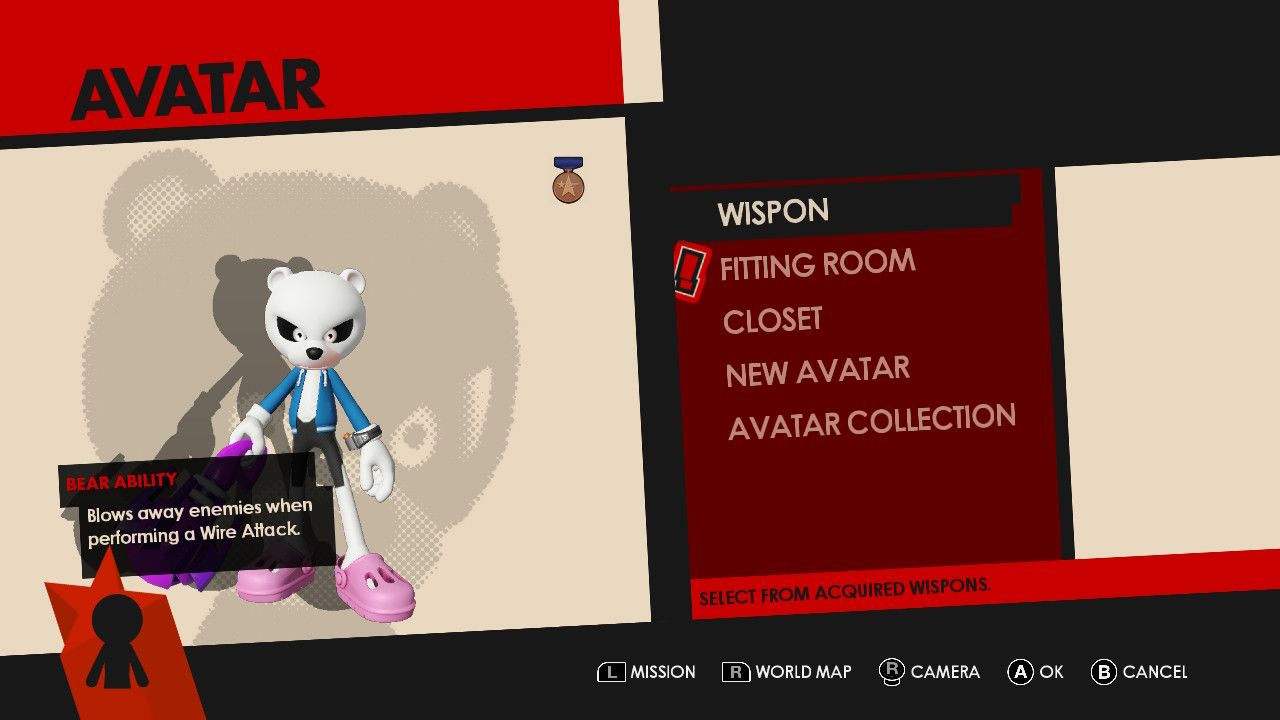The width and height of the screenshot is (1280, 720).
Task: Click the B button Cancel prompt icon
Action: [x=1107, y=671]
